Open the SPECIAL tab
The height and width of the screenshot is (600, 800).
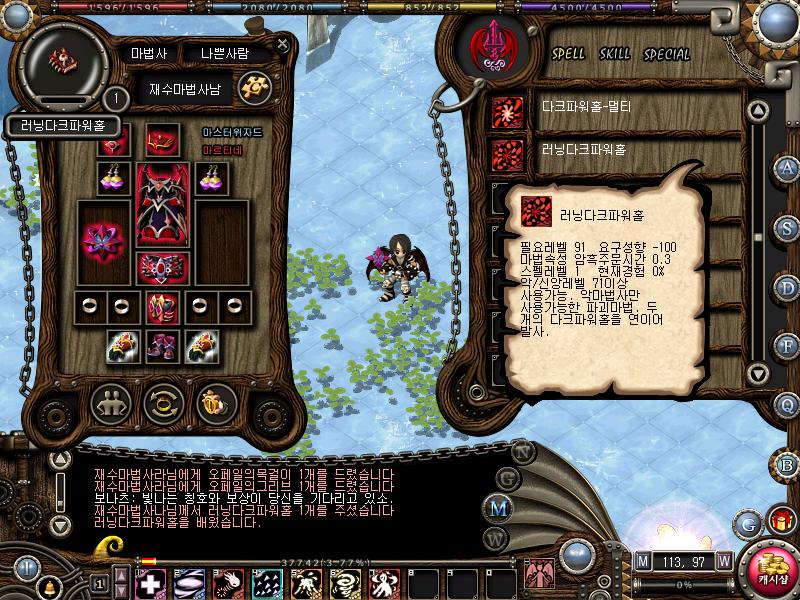[x=666, y=53]
